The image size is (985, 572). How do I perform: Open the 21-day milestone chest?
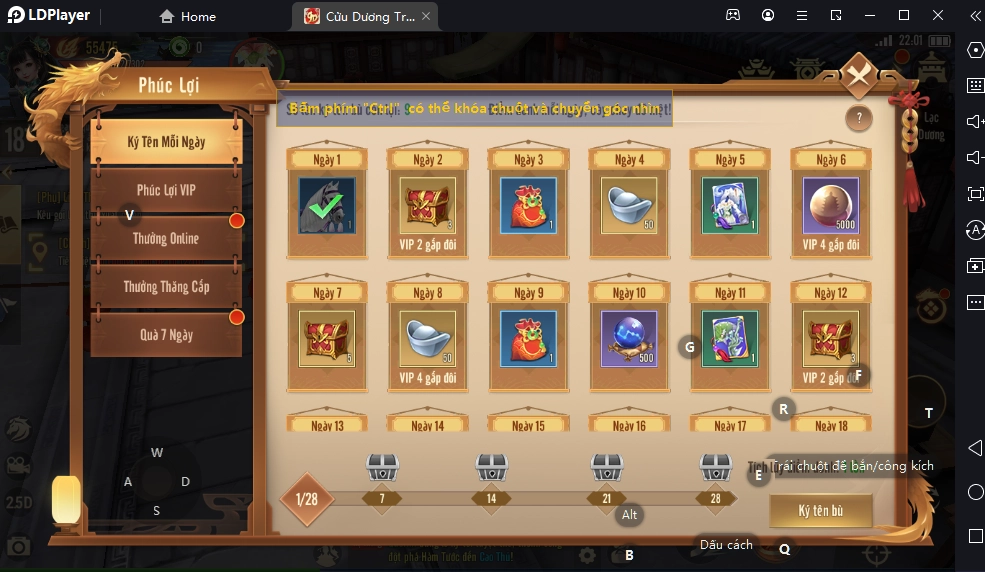click(606, 466)
